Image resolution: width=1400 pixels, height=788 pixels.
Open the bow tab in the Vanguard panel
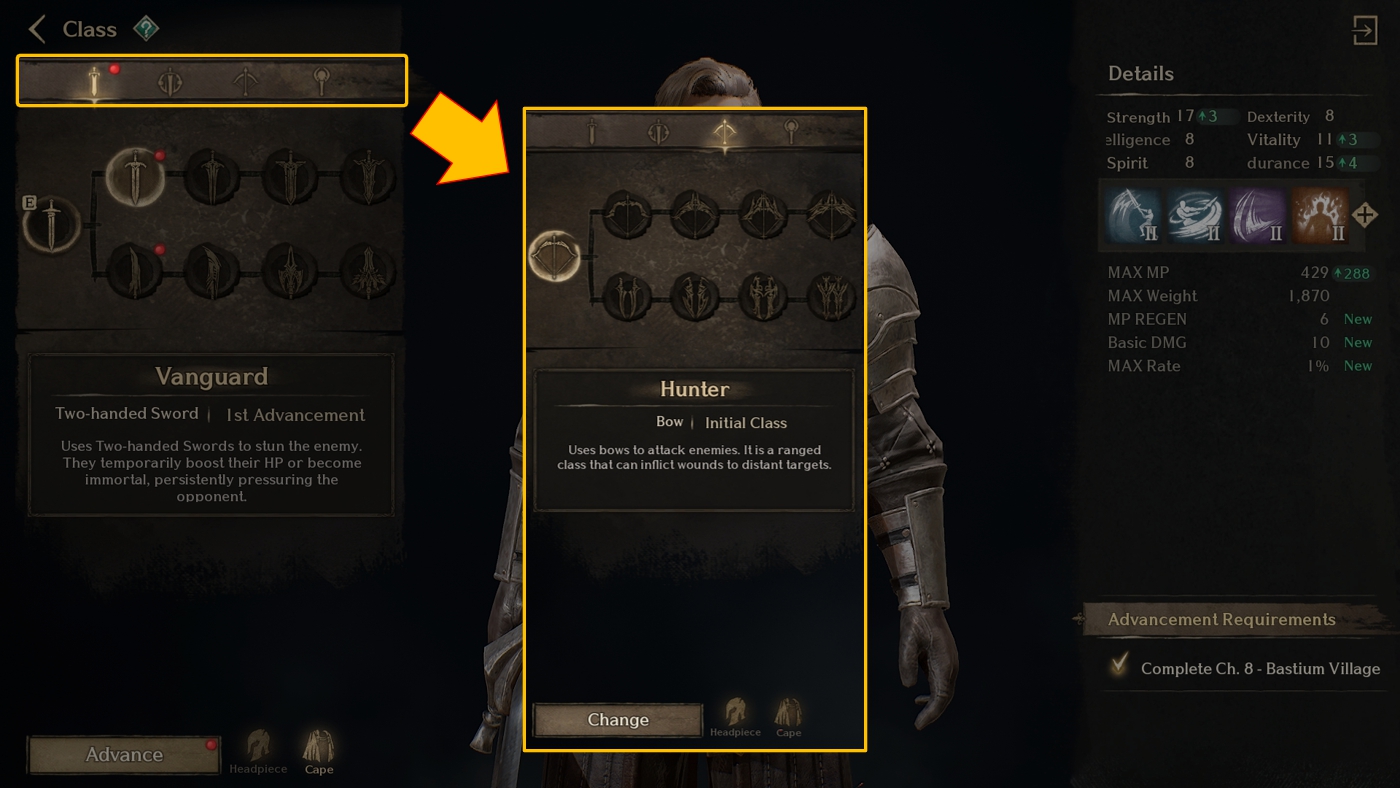[x=246, y=81]
